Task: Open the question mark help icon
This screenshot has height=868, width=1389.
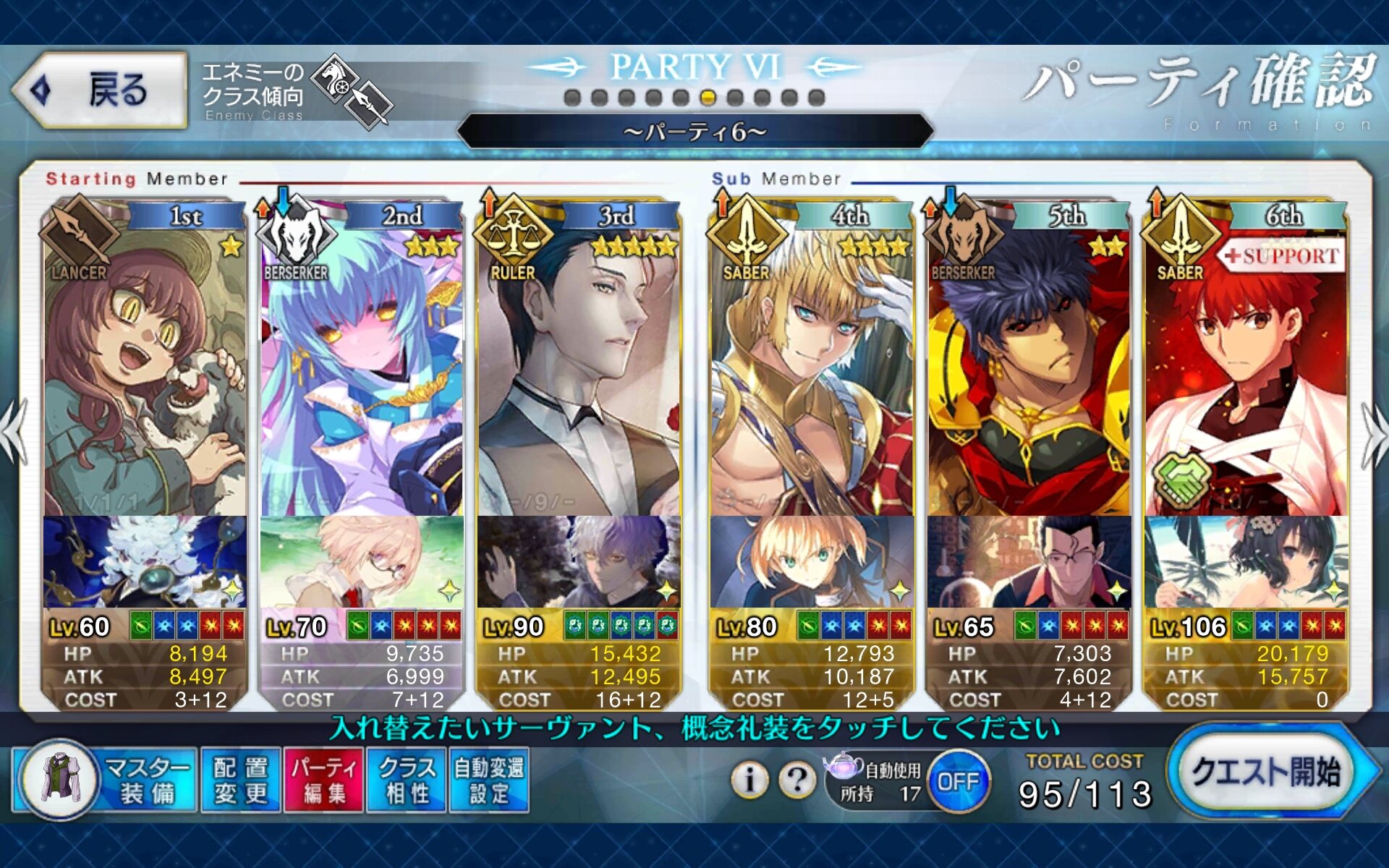Action: (x=797, y=780)
